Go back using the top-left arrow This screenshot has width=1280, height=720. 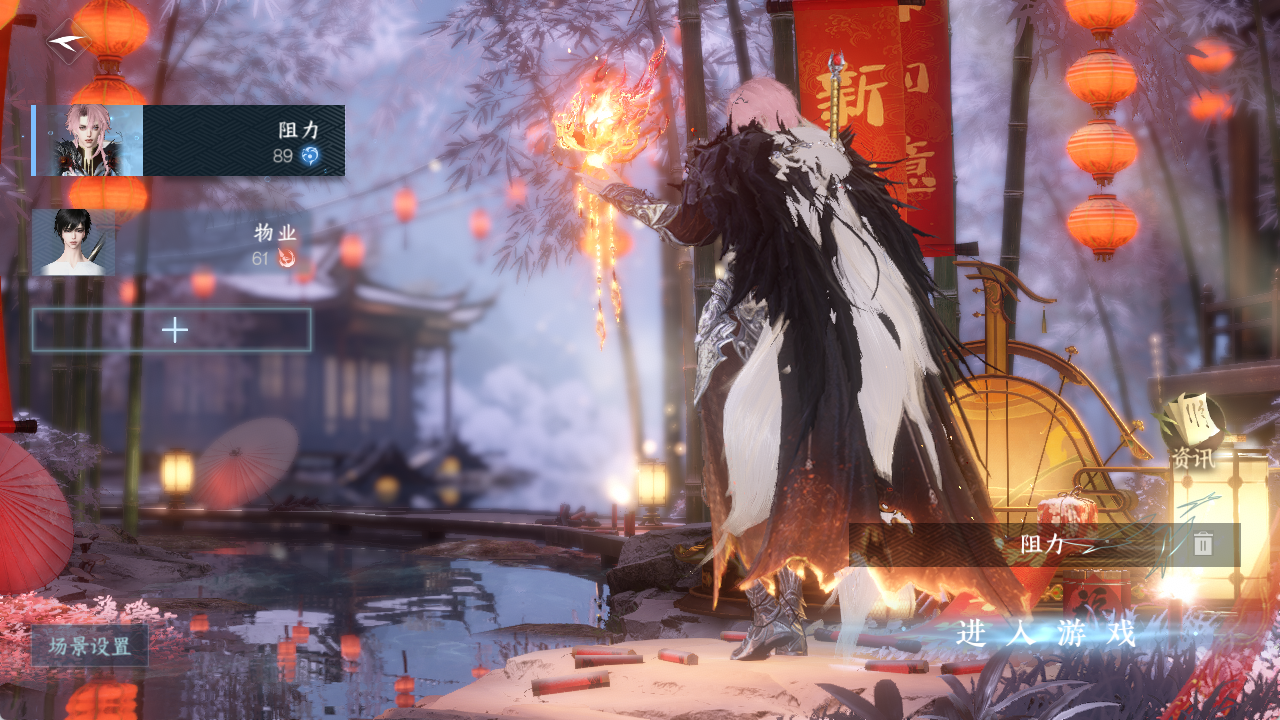(68, 42)
